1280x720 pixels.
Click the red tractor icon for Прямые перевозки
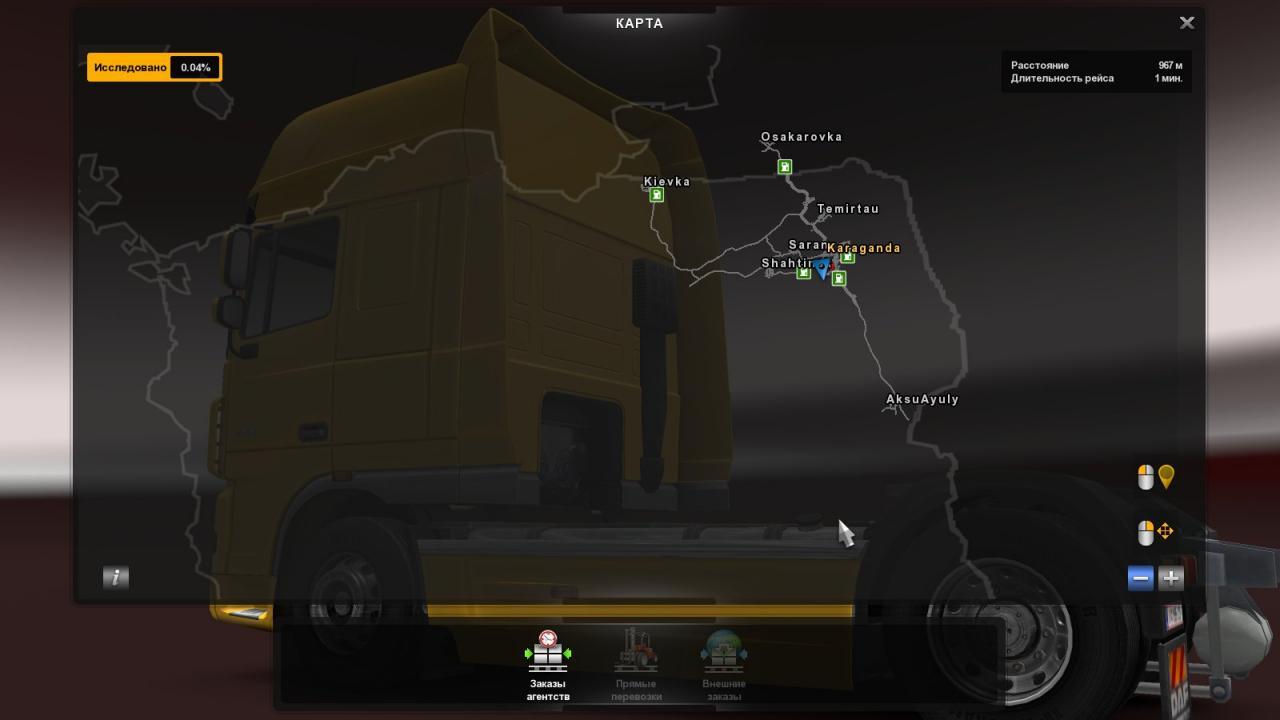(634, 649)
